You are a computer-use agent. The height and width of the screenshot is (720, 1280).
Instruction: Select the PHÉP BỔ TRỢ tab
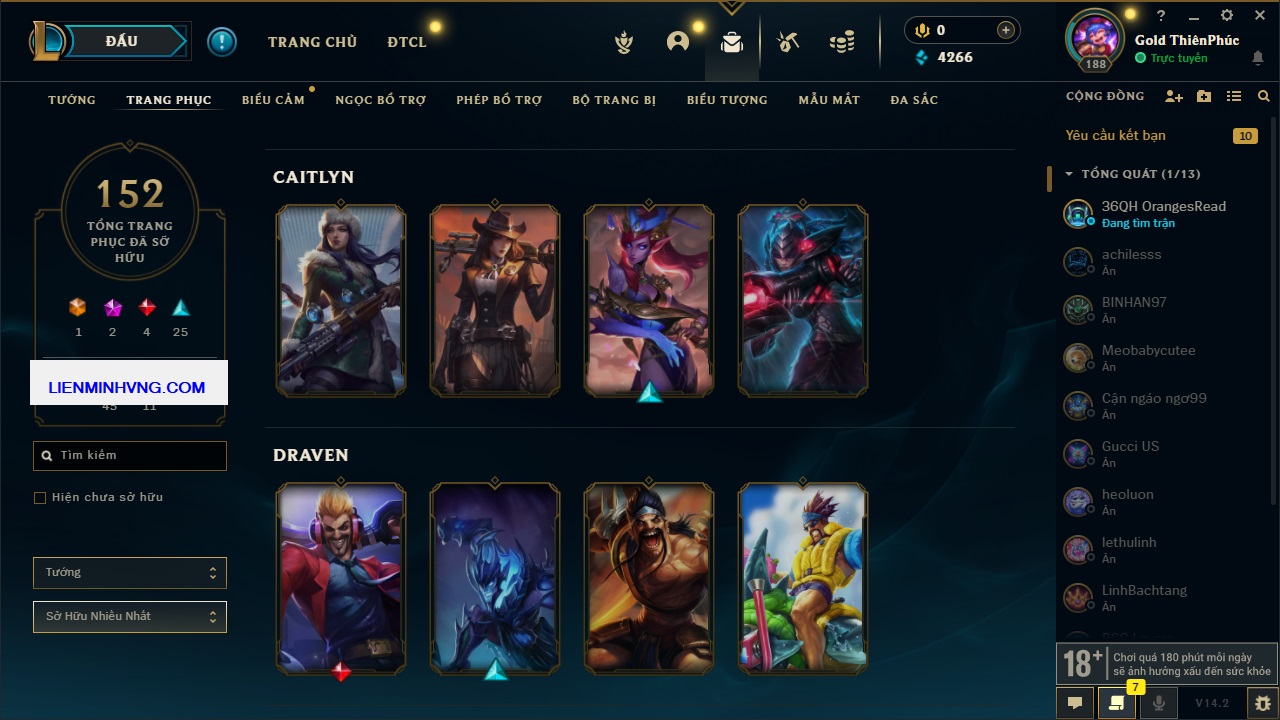499,100
